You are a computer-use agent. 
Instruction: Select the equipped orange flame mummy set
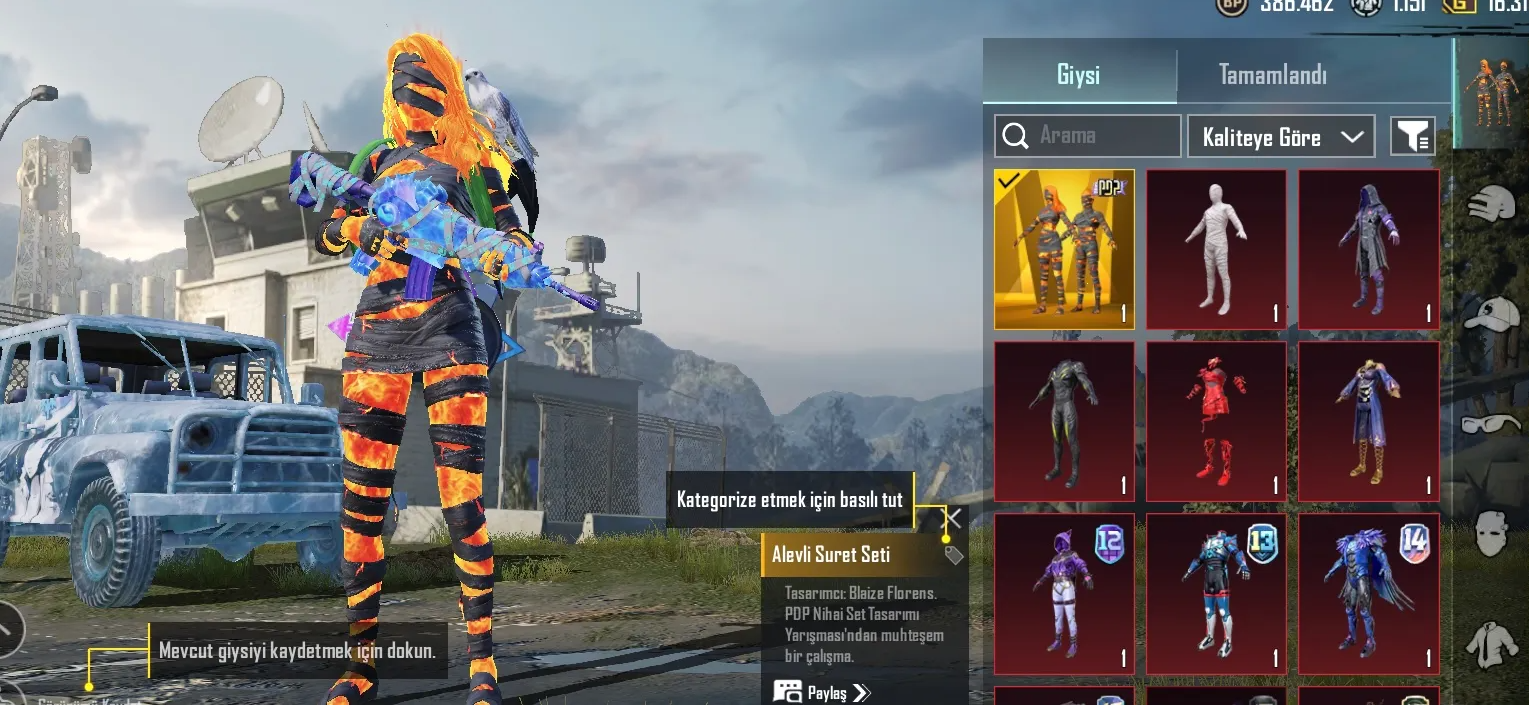pyautogui.click(x=1064, y=249)
